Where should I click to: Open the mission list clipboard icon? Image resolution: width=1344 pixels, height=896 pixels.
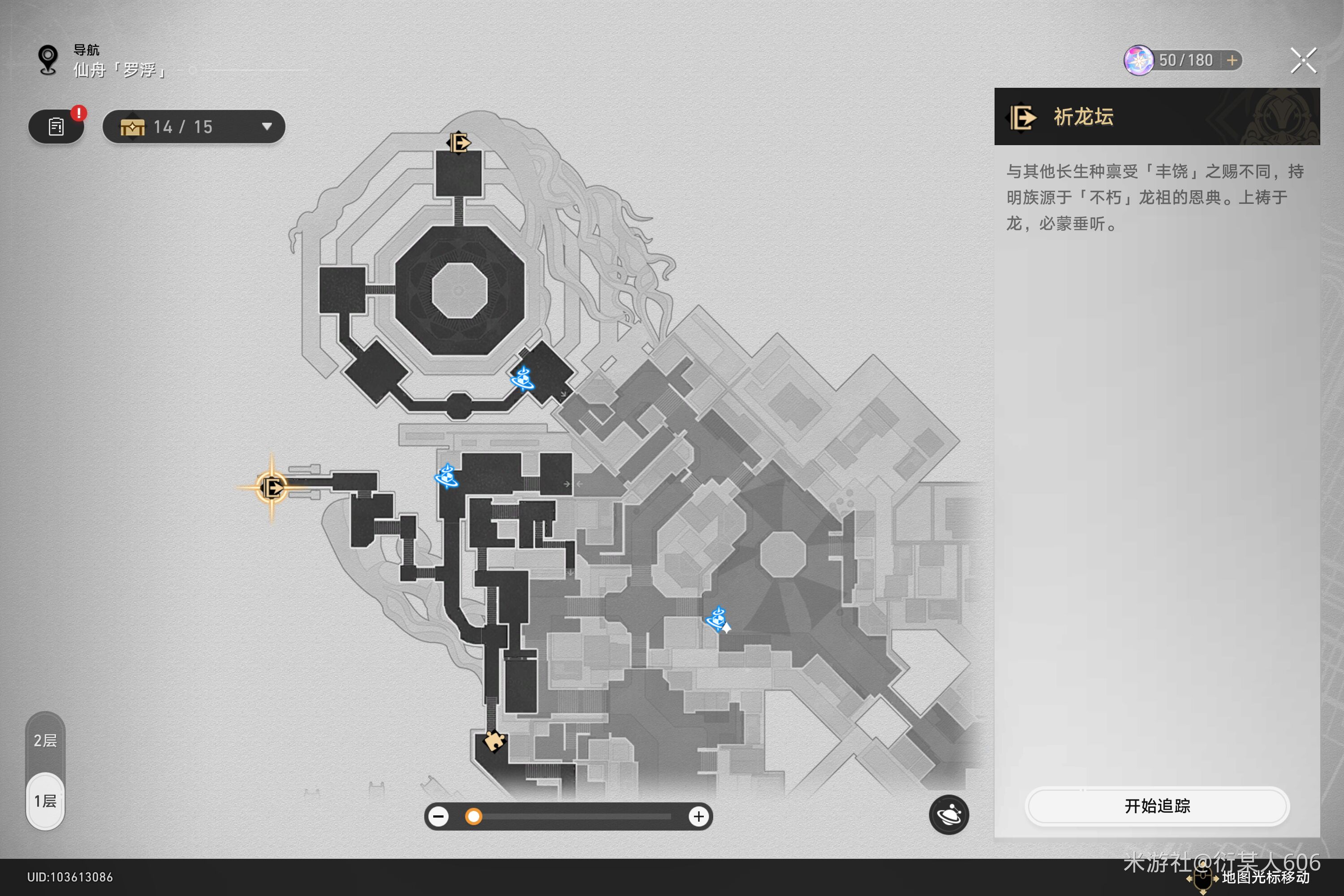(56, 127)
